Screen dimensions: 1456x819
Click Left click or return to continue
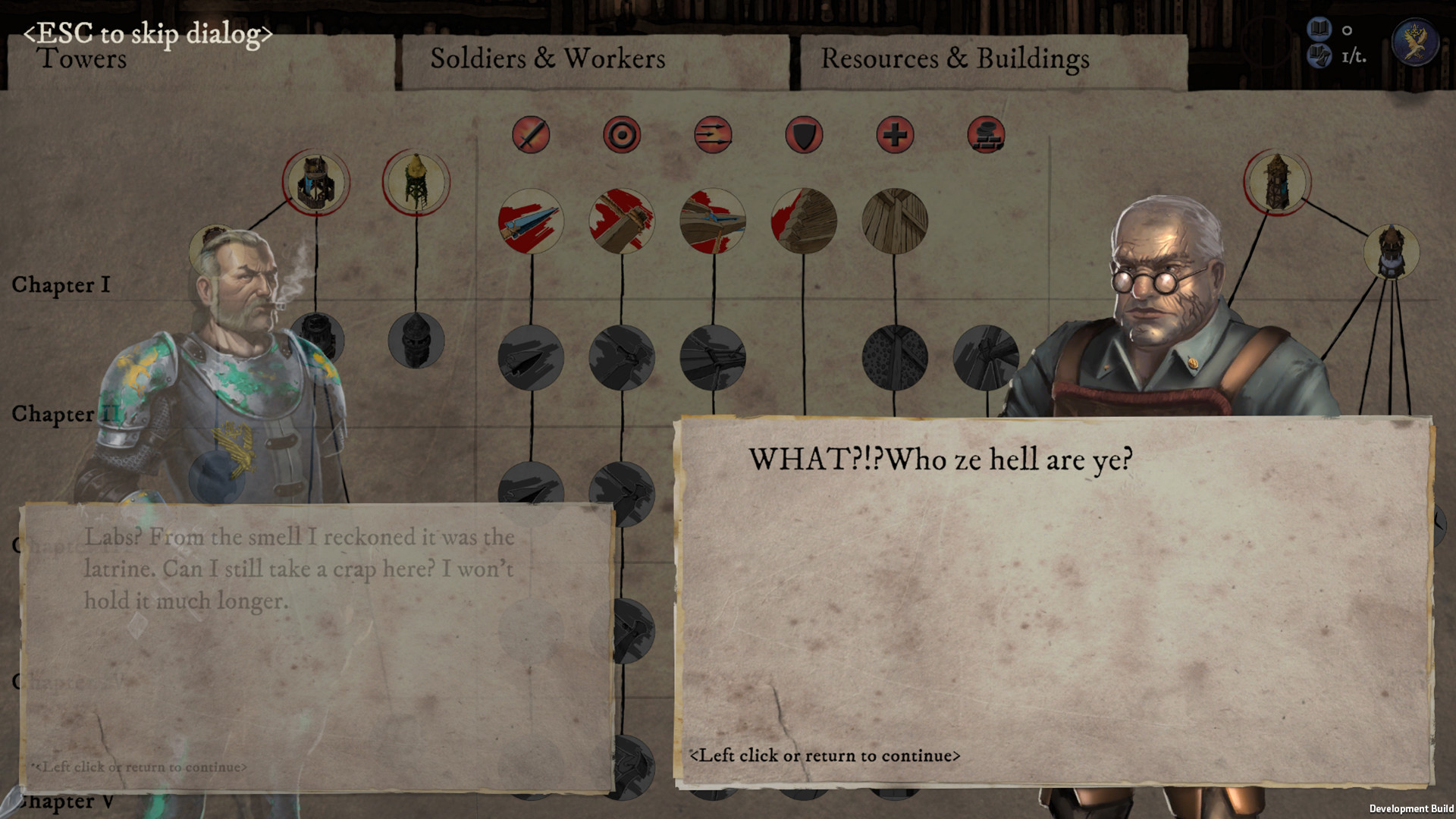825,755
